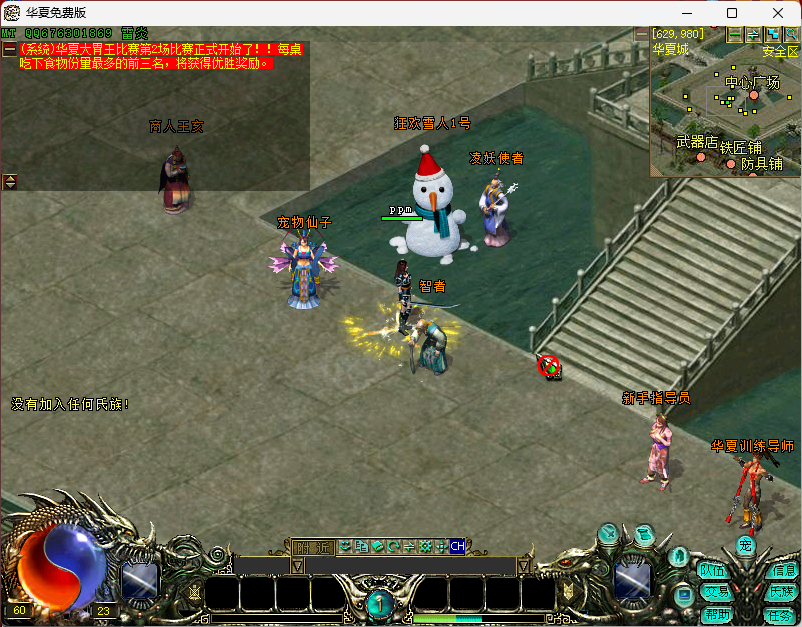Close the game window

pos(778,13)
